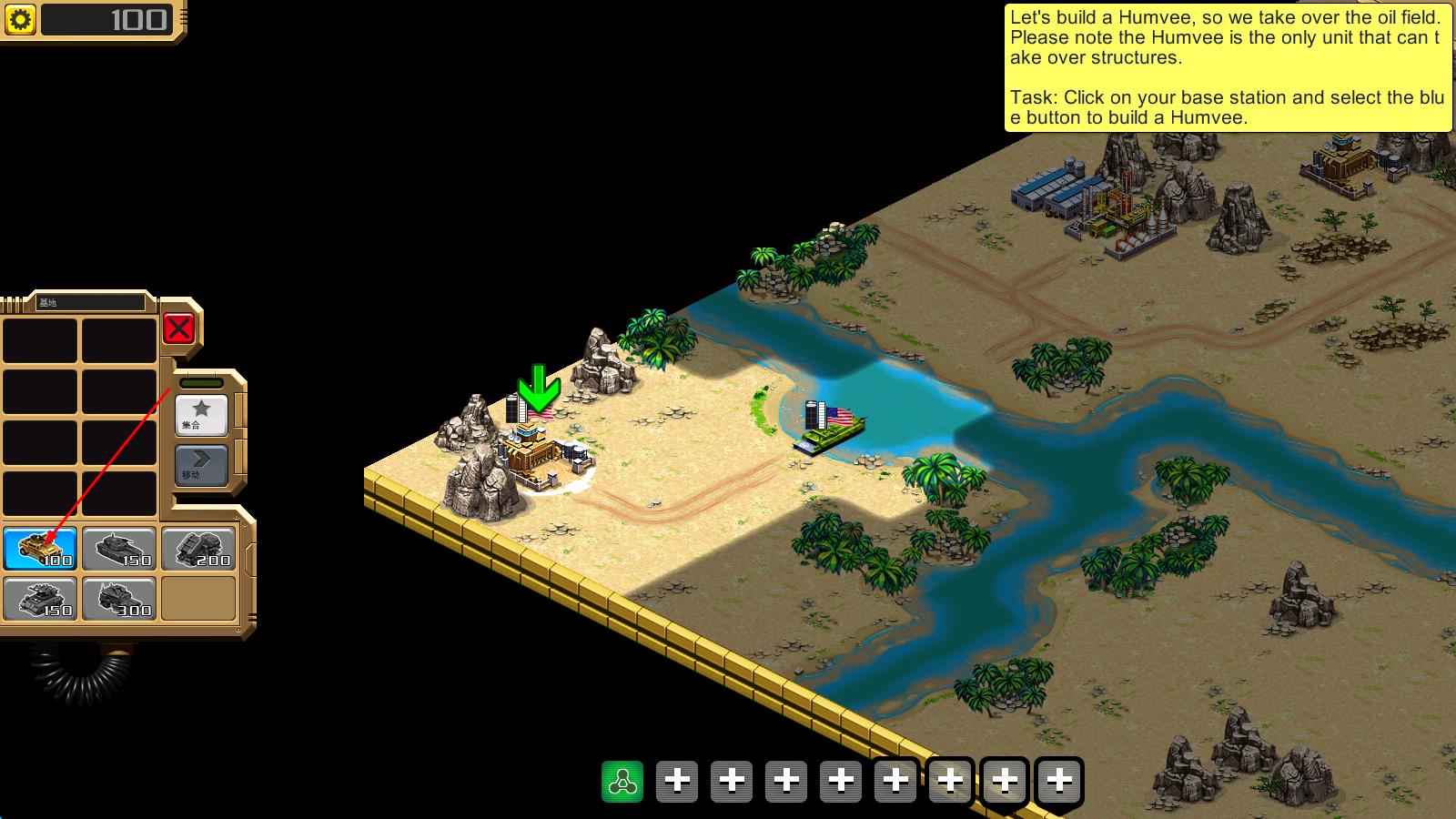Viewport: 1456px width, 819px height.
Task: Build the Humvee for 100
Action: pyautogui.click(x=40, y=549)
